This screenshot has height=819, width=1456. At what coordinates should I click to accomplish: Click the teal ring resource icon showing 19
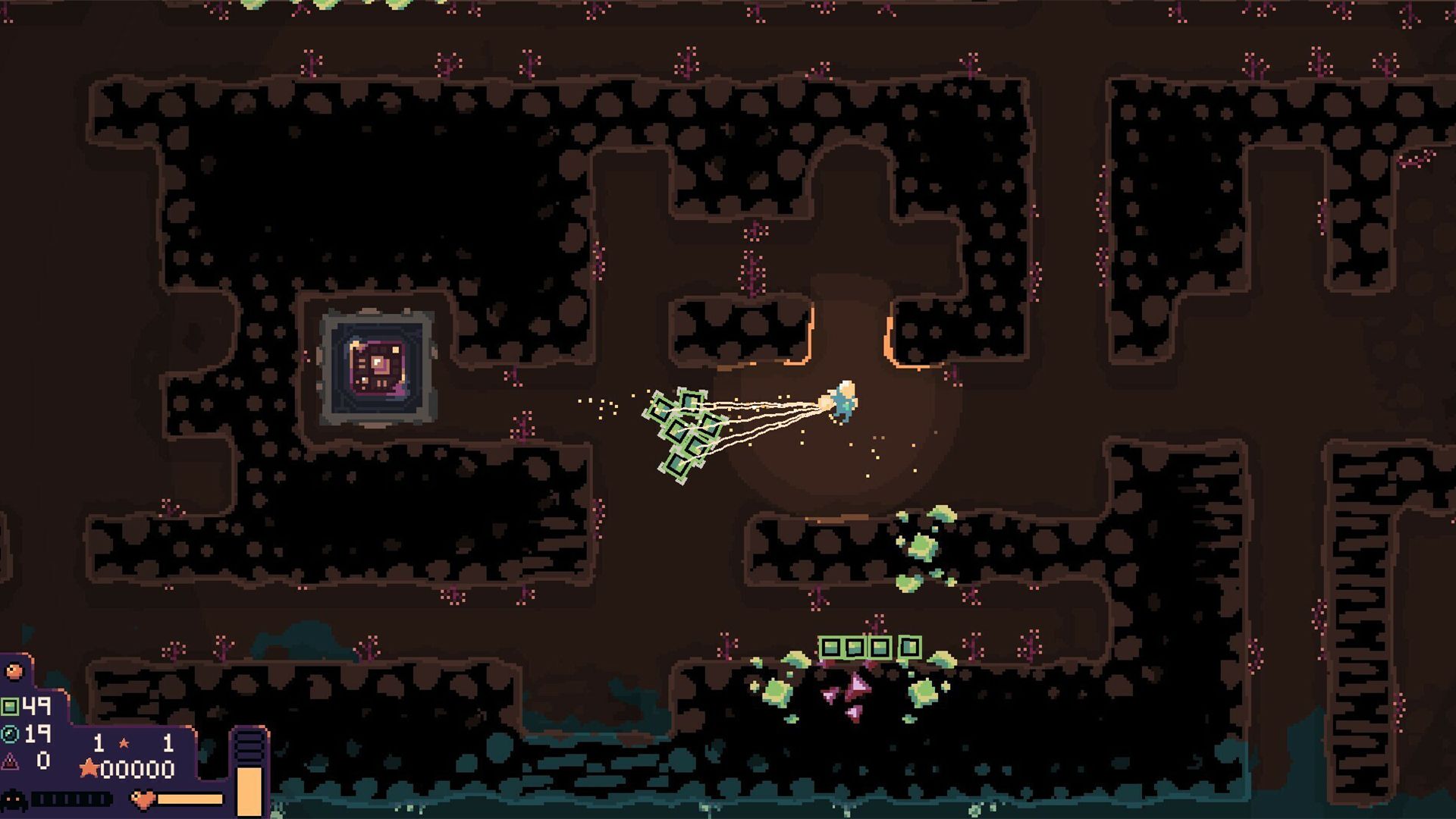(10, 735)
